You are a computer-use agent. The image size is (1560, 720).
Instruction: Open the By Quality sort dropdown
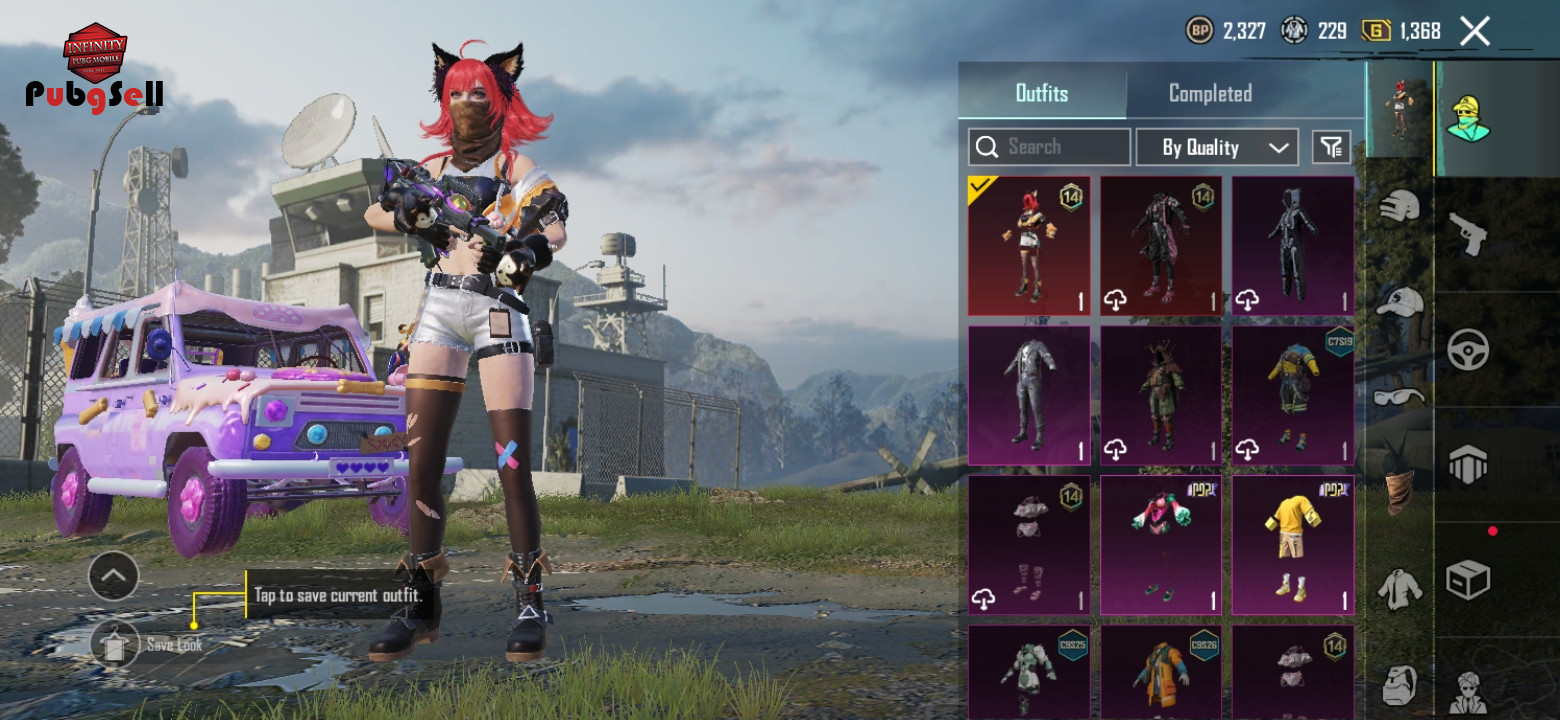point(1217,147)
